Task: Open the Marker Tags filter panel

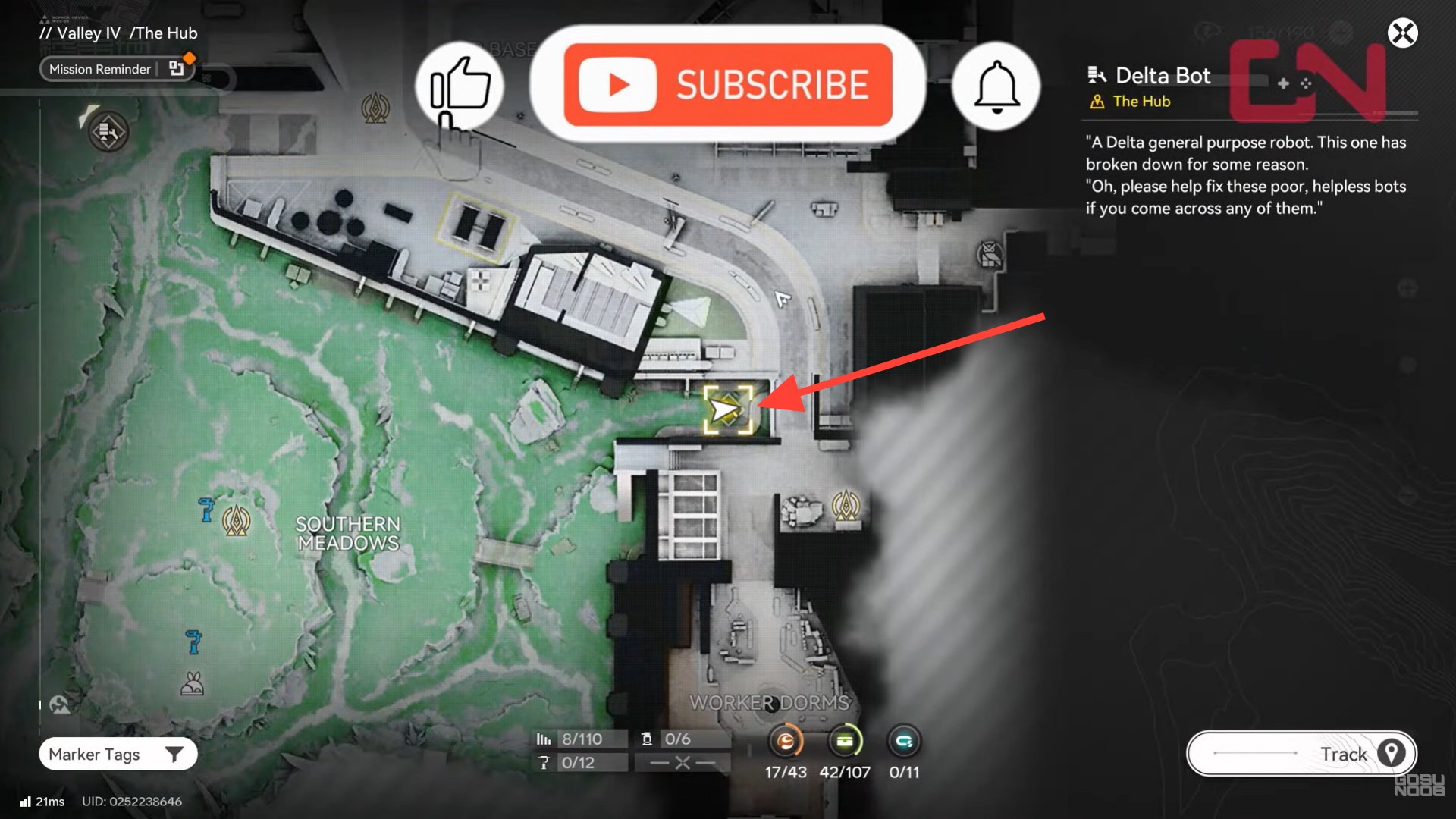Action: click(x=94, y=754)
